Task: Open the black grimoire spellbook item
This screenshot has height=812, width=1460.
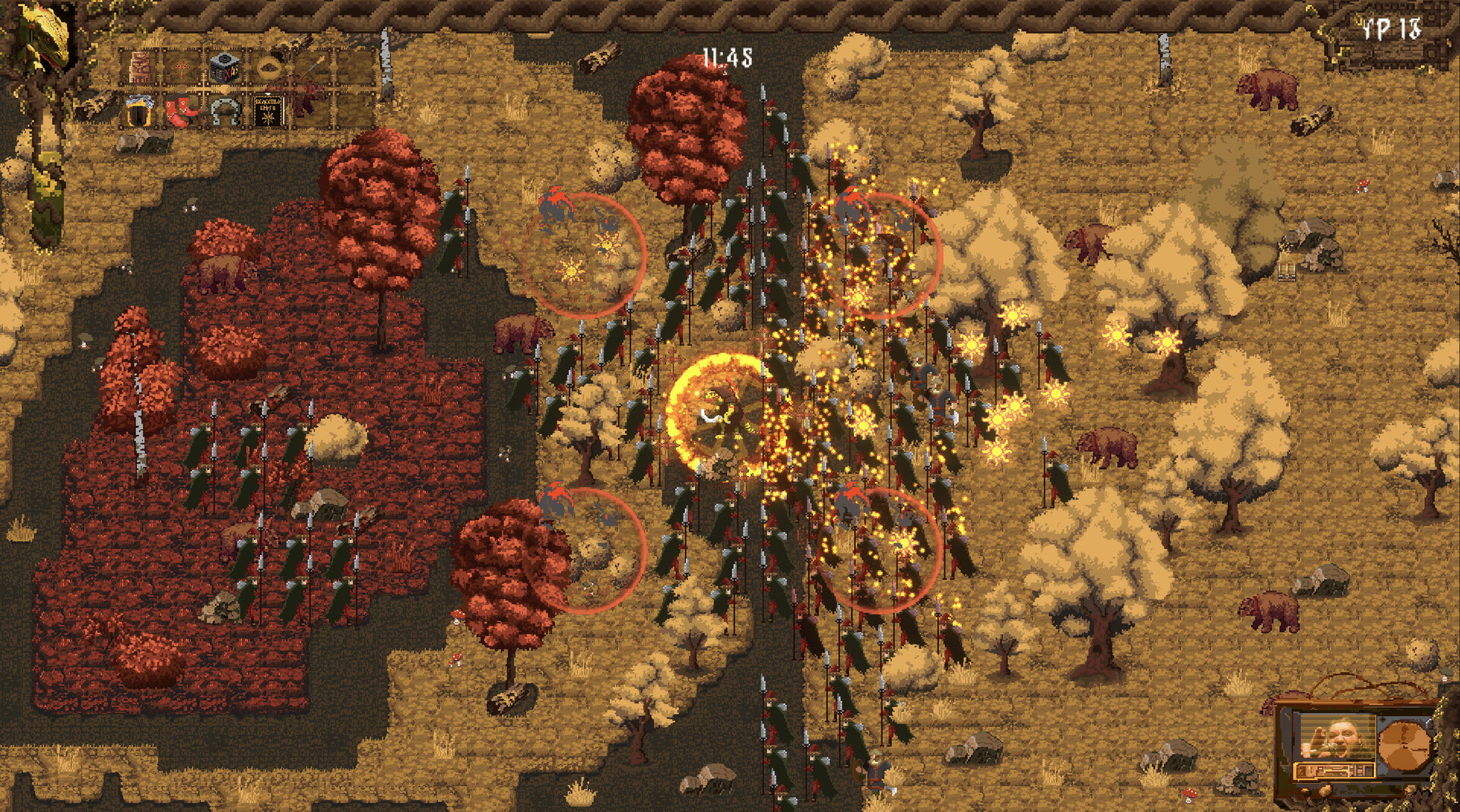Action: click(268, 112)
